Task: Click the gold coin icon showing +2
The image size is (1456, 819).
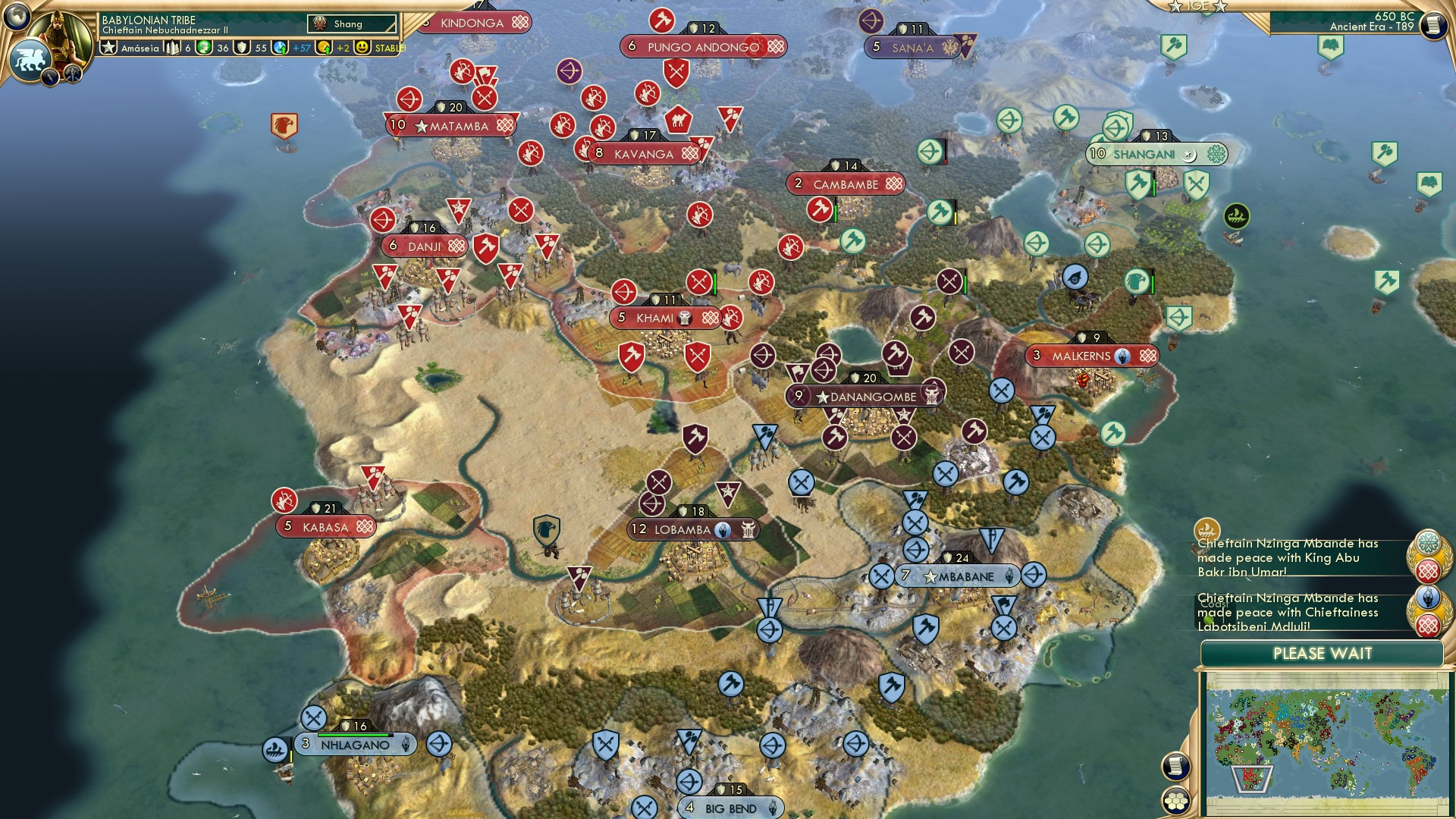Action: tap(325, 48)
